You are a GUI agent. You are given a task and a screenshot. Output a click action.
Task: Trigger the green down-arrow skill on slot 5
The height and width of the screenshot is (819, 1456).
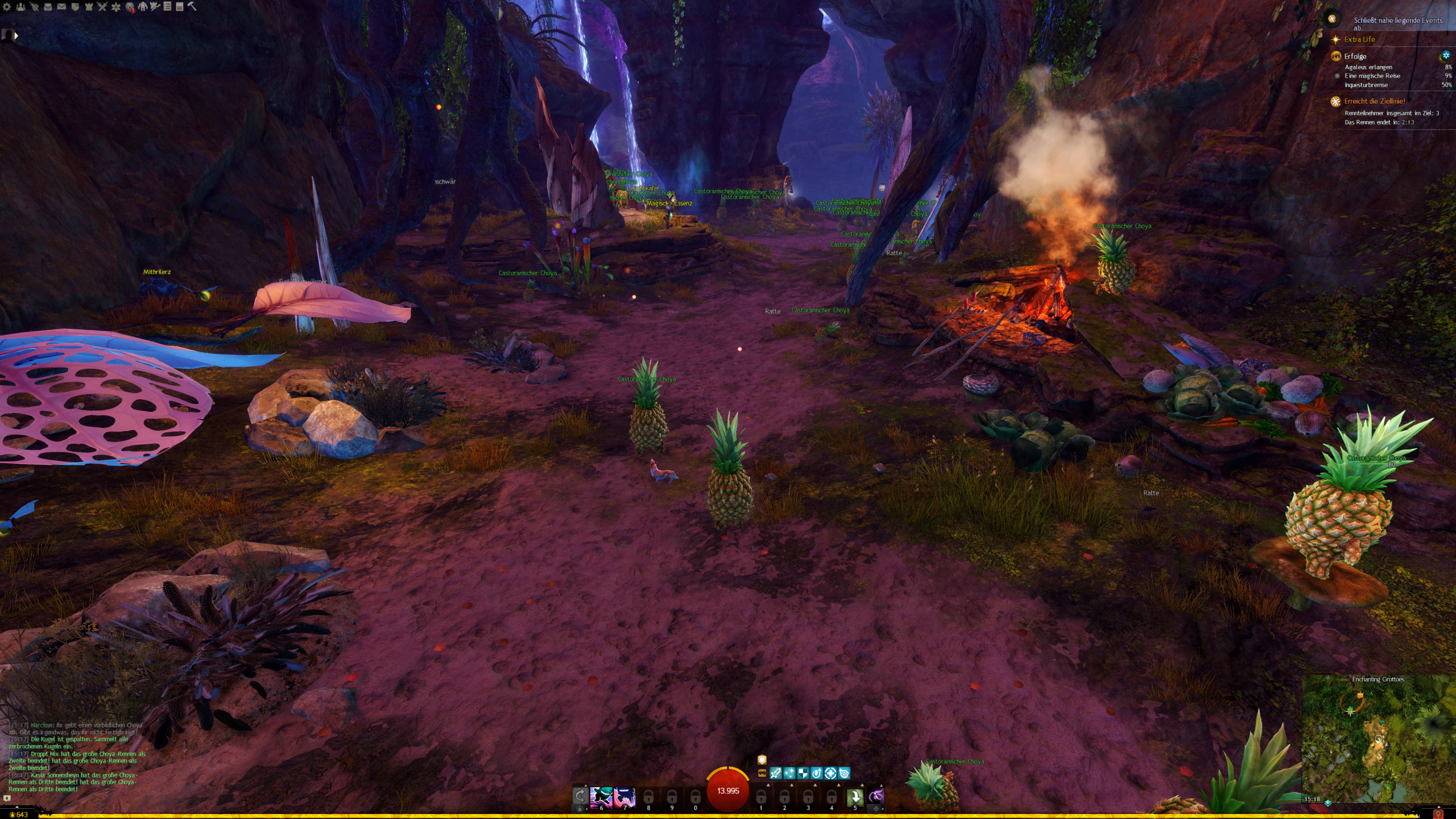coord(855,797)
